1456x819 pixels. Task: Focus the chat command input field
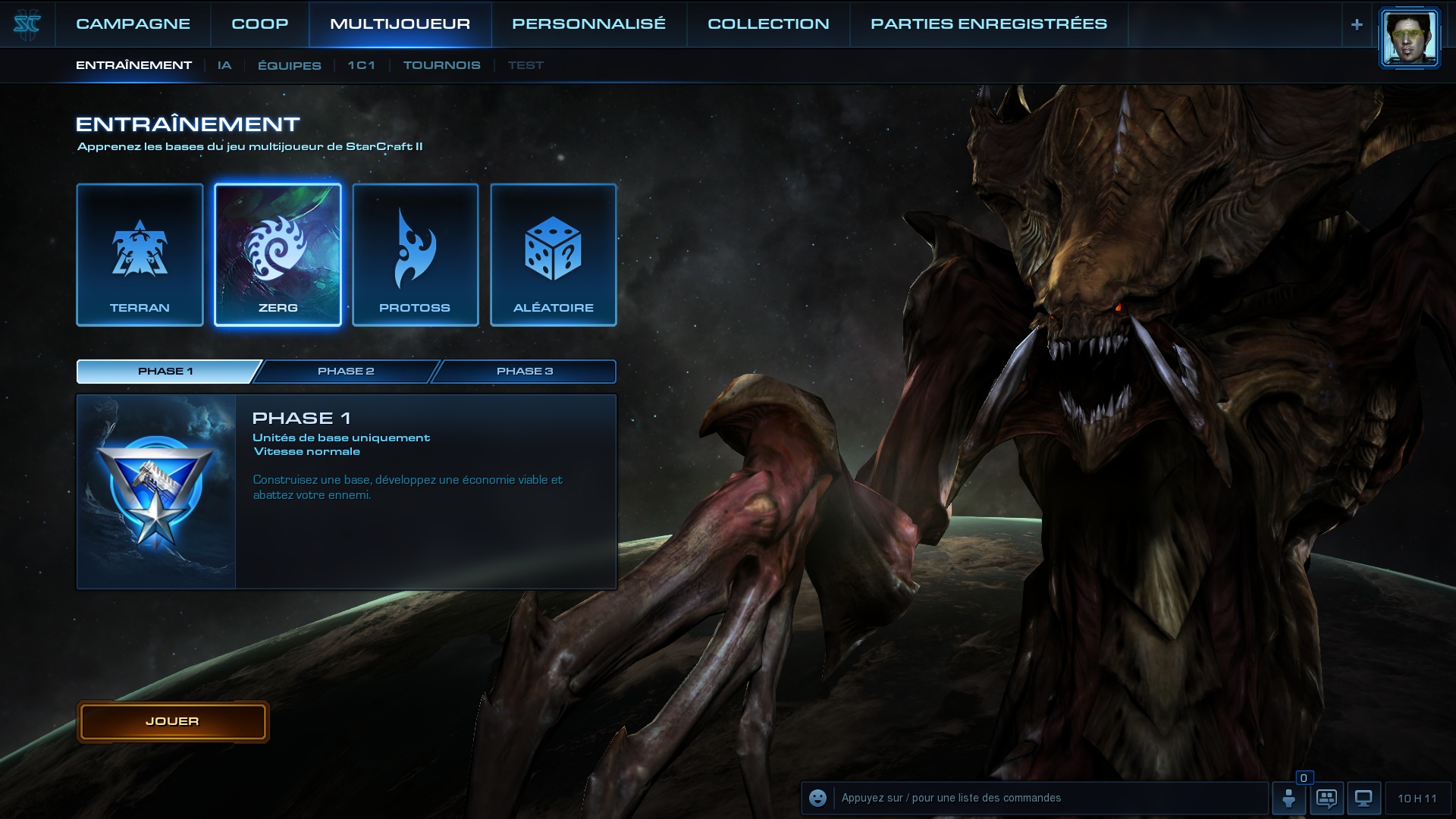point(1046,798)
